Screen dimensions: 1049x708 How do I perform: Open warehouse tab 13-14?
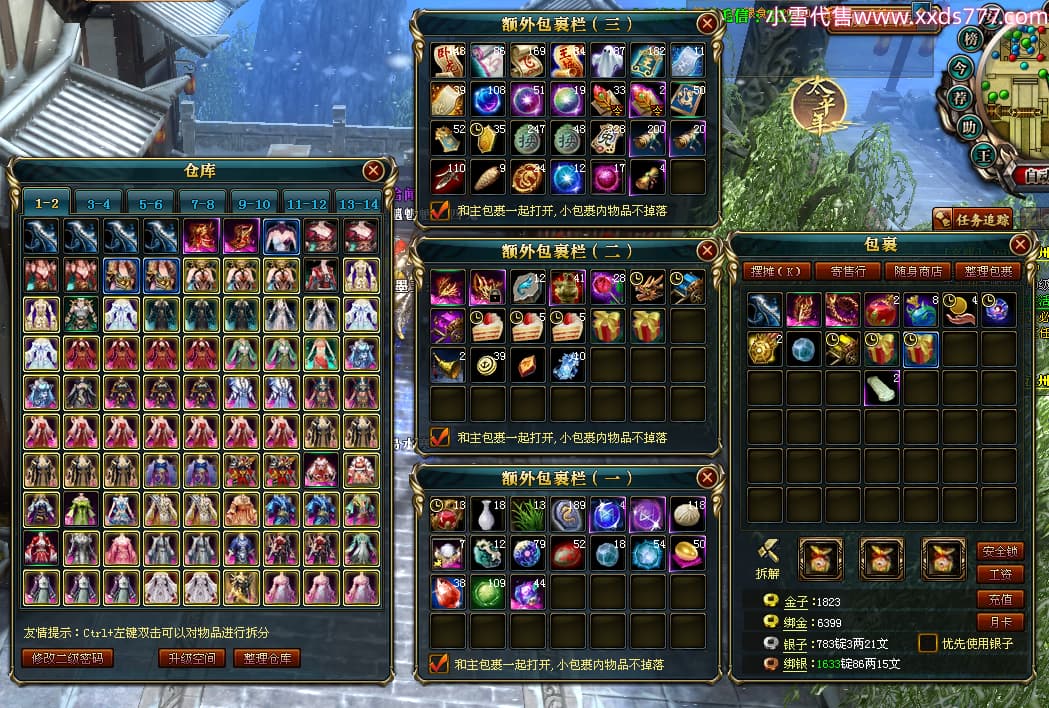click(358, 203)
